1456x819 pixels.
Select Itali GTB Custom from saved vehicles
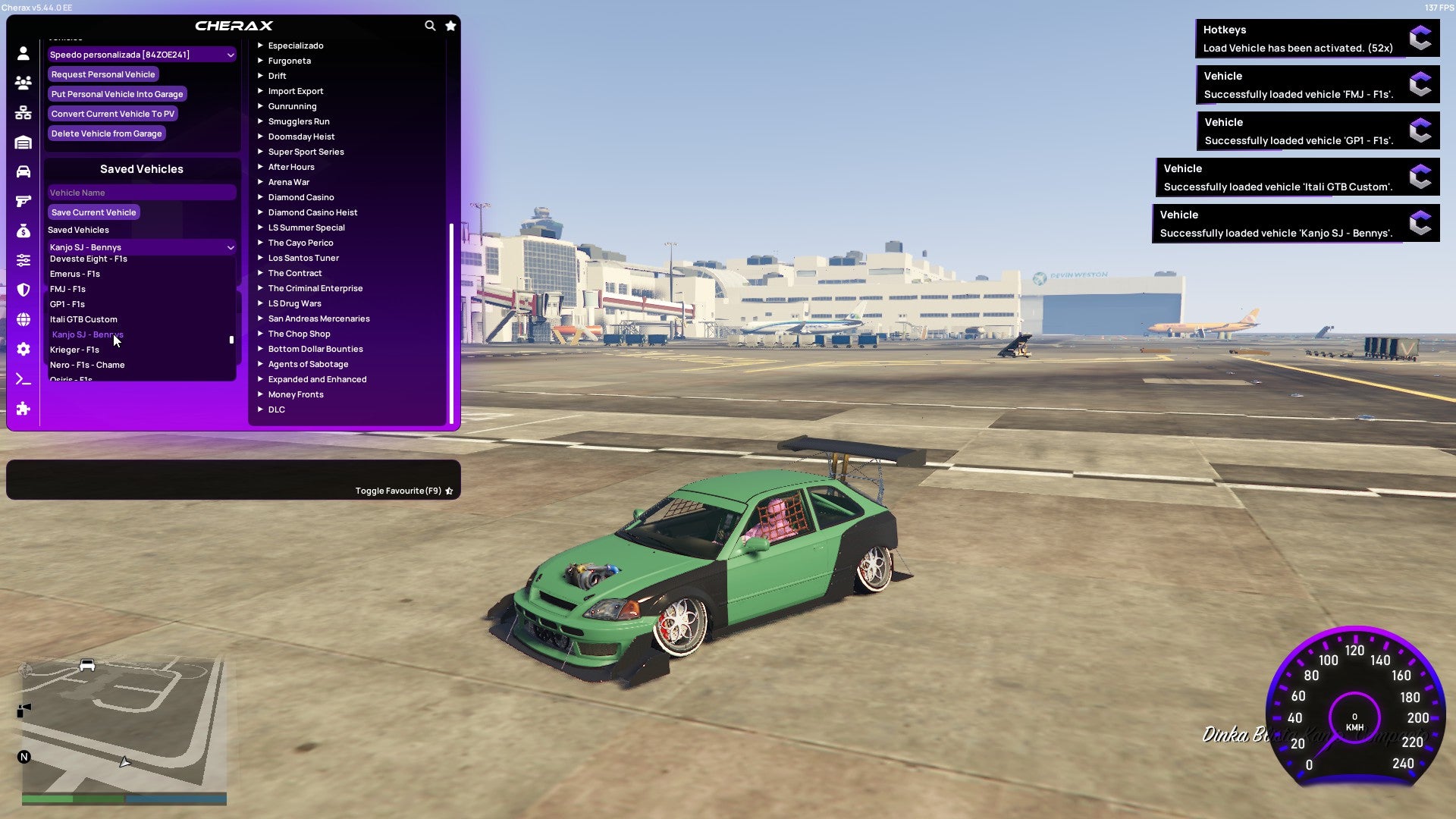pos(83,319)
